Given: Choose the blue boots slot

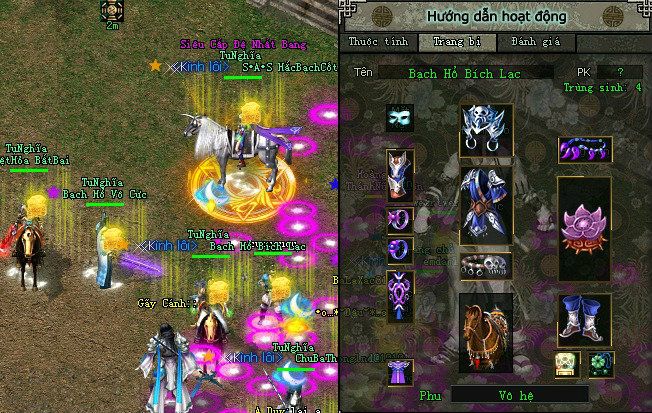Looking at the screenshot, I should (x=584, y=318).
